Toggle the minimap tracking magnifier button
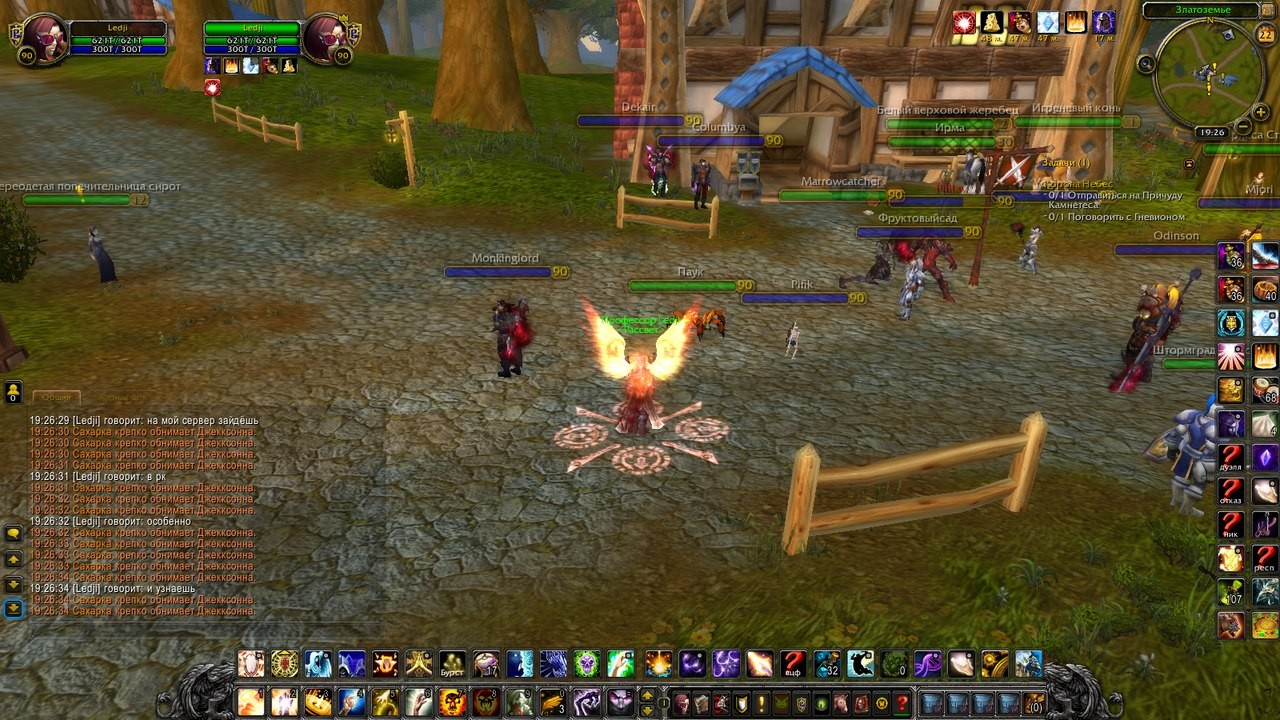Image resolution: width=1280 pixels, height=720 pixels. [1146, 64]
